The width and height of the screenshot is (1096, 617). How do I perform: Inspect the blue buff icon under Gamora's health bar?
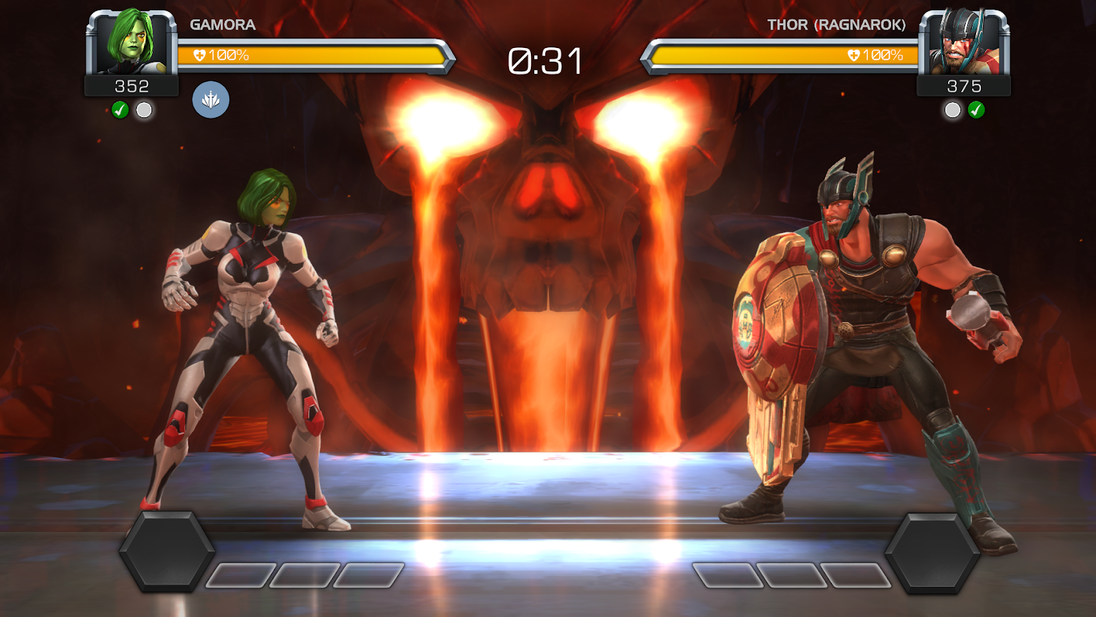click(211, 99)
